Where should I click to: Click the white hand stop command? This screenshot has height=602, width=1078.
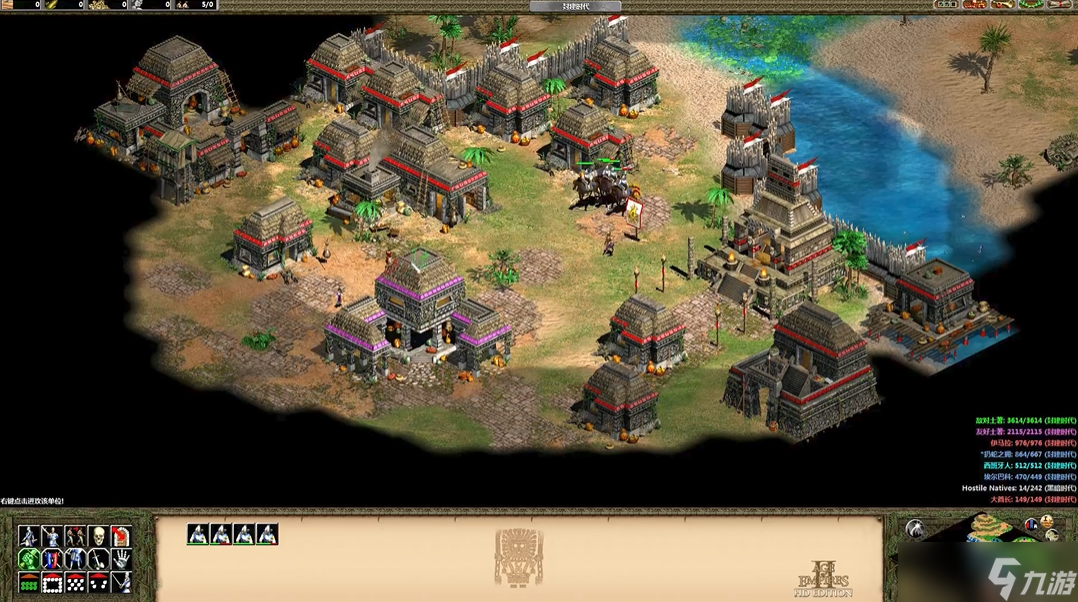pos(121,560)
